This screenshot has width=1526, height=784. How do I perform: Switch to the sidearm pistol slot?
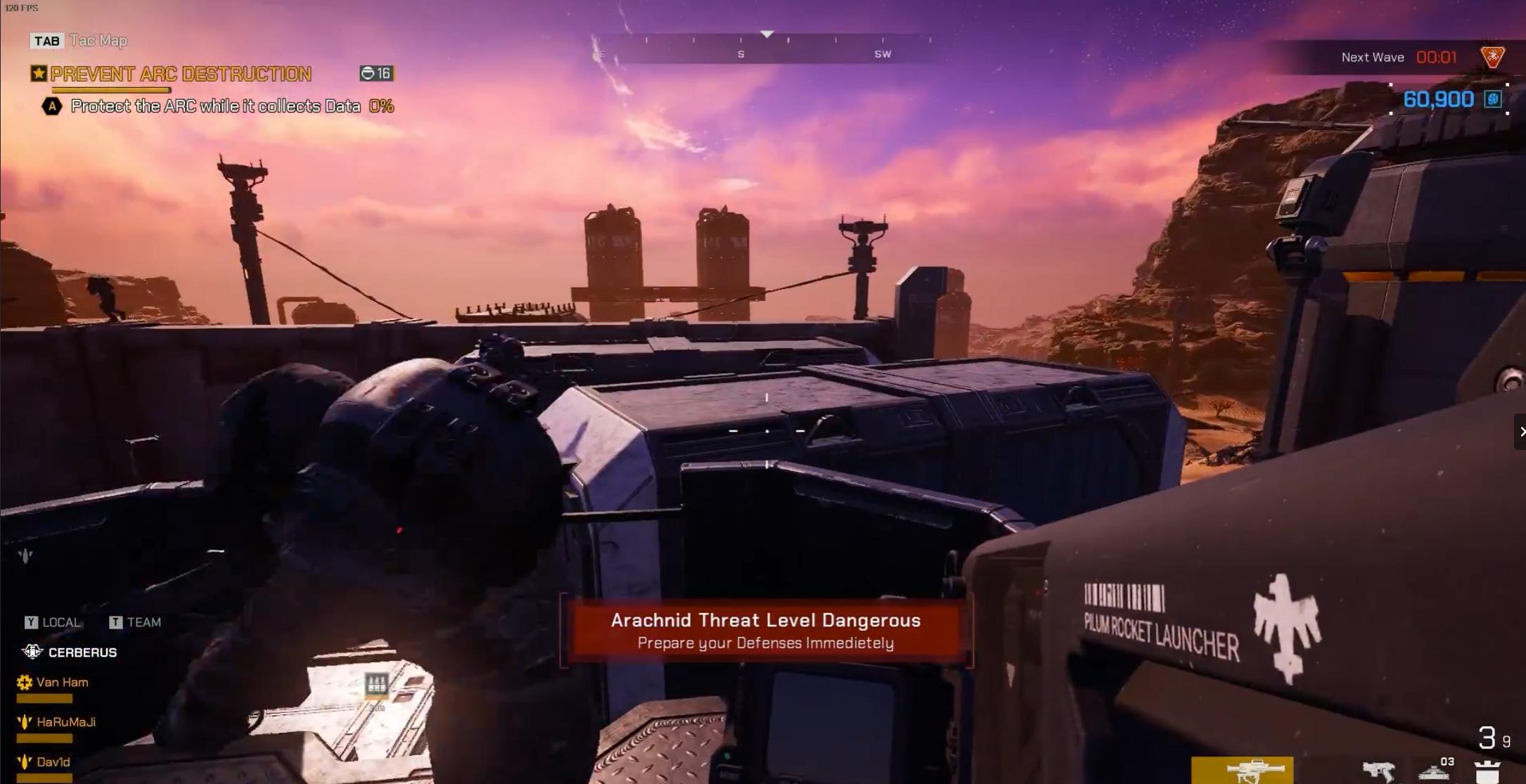(x=1378, y=771)
